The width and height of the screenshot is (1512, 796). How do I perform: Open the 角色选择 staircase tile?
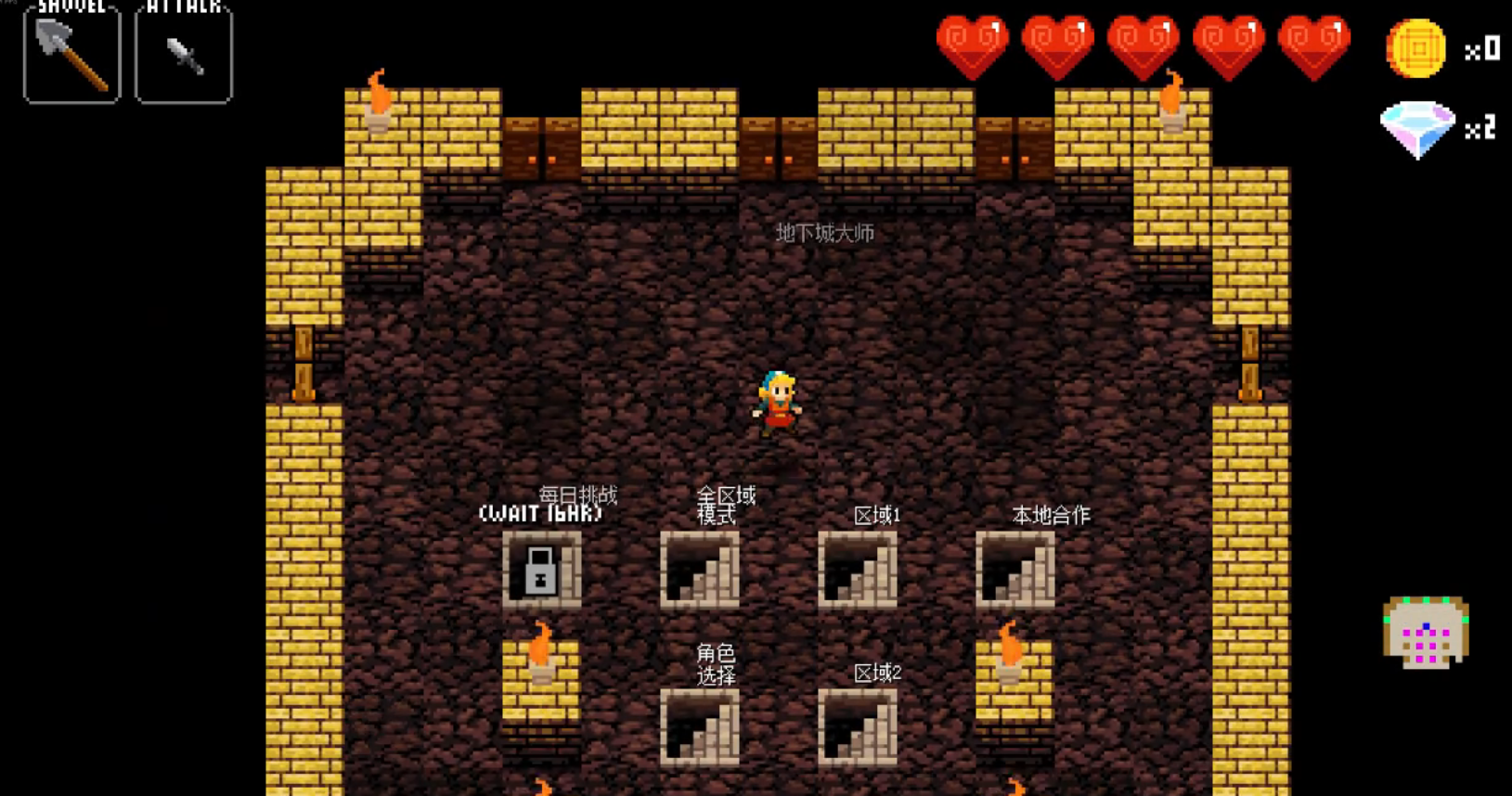[700, 727]
